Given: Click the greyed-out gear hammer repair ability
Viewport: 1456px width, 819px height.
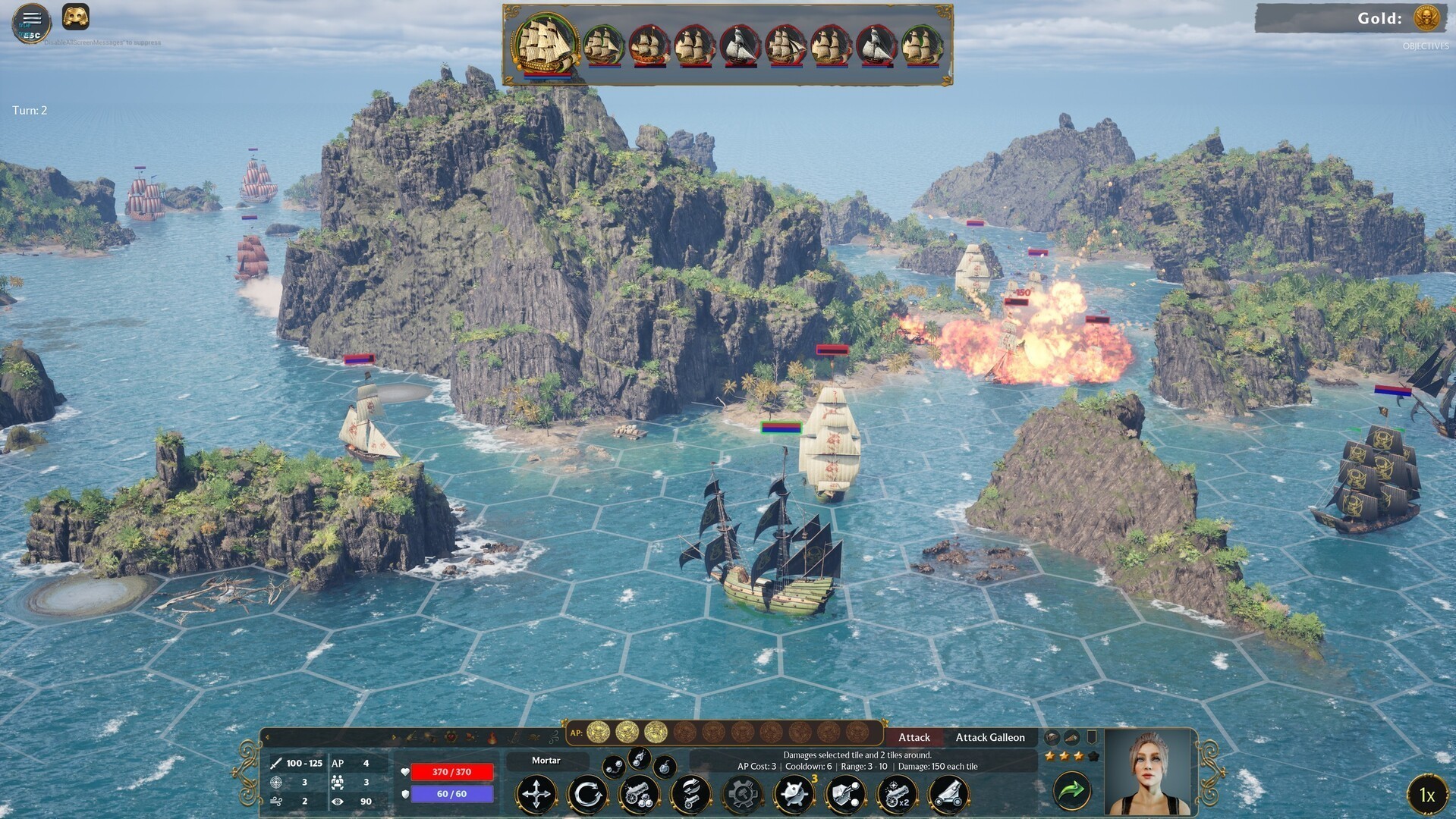Looking at the screenshot, I should (742, 794).
